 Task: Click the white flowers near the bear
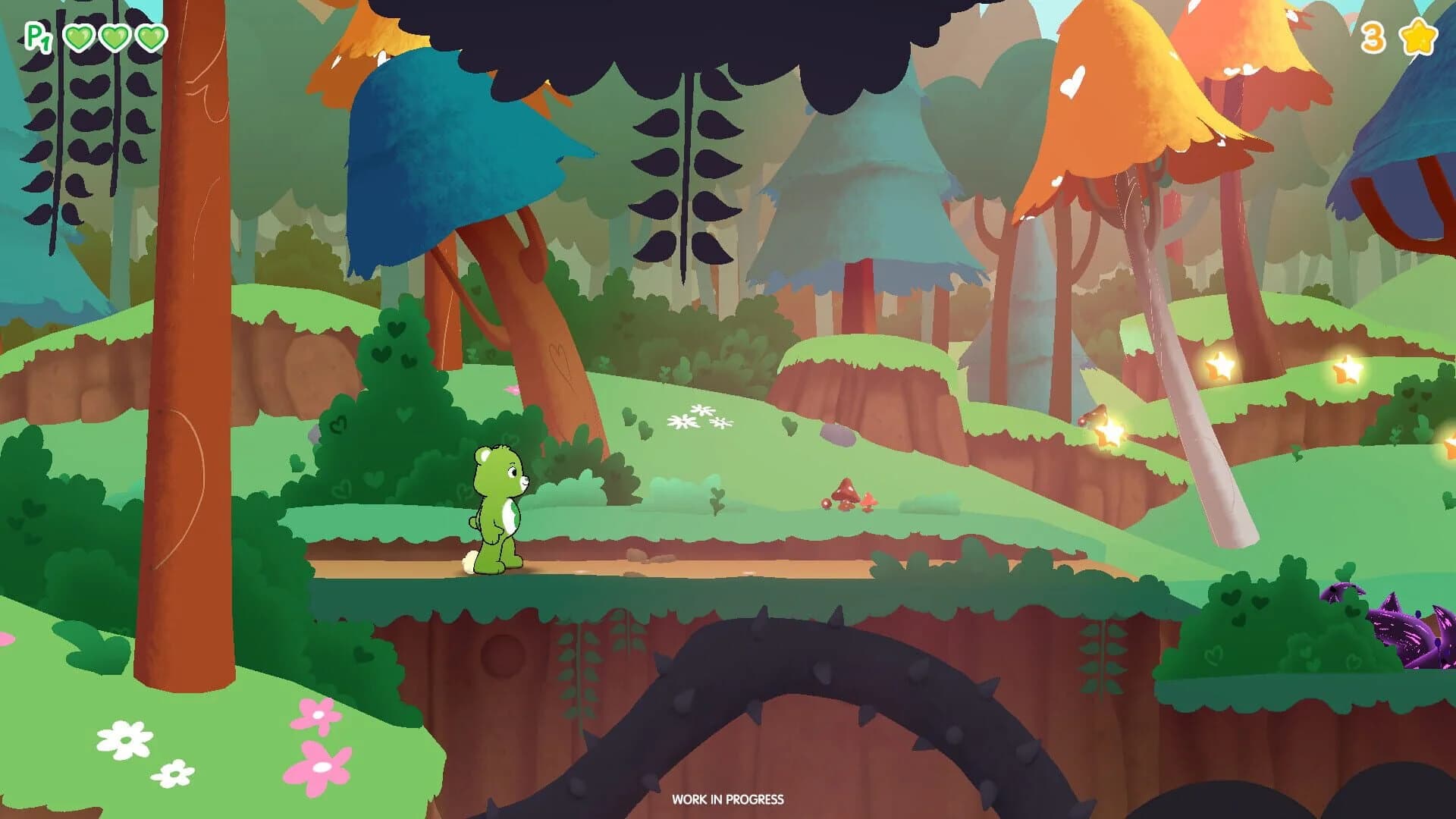click(701, 418)
